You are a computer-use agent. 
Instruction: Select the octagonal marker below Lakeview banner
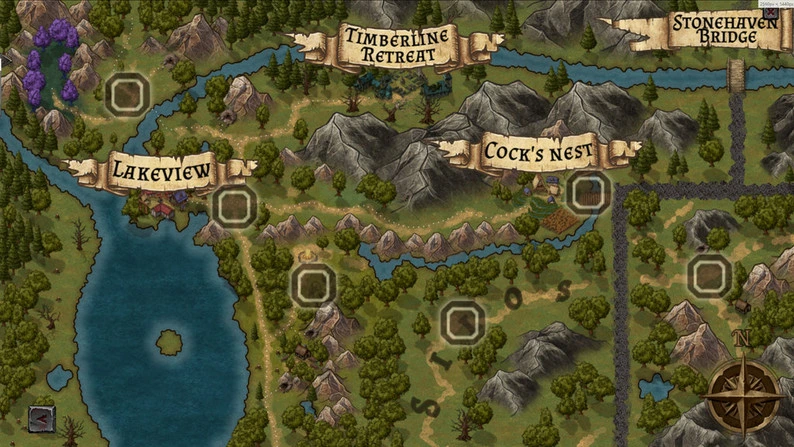click(x=234, y=207)
